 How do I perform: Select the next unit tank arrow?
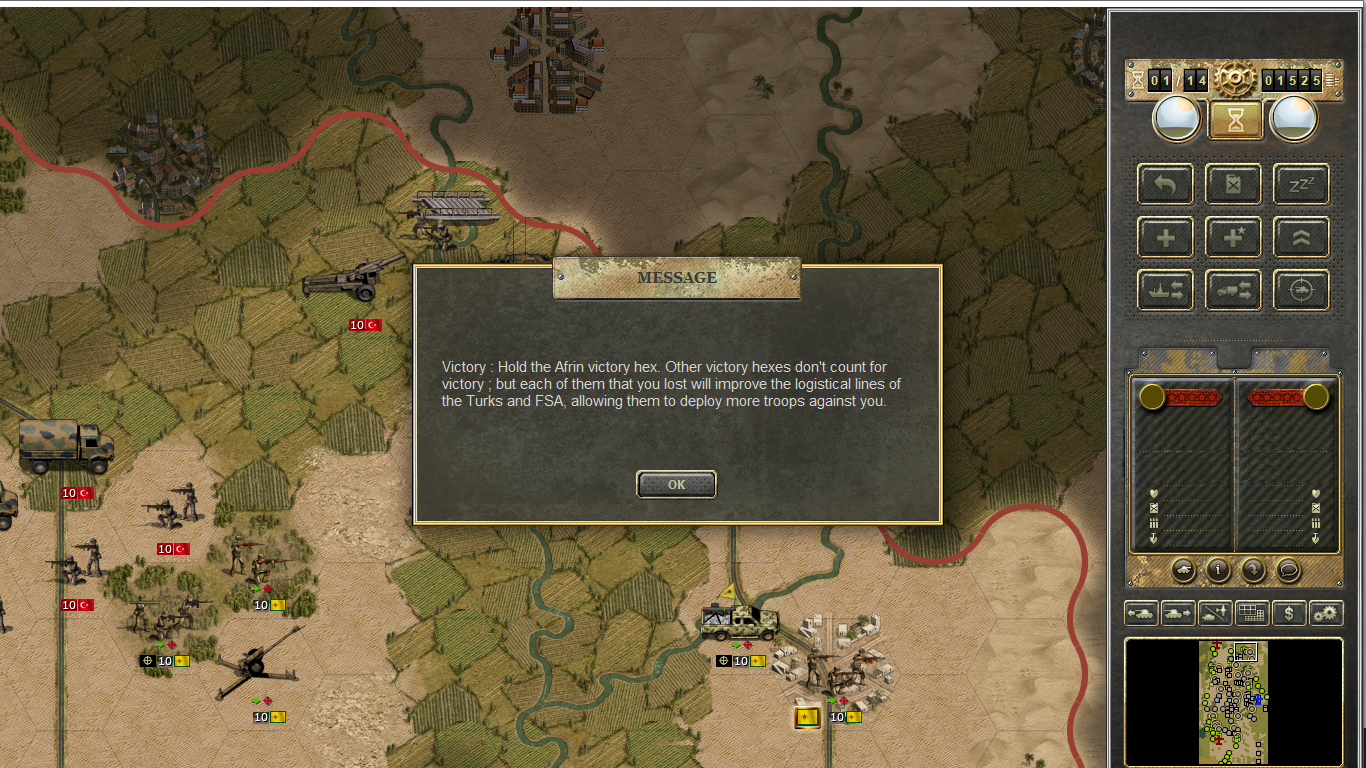pyautogui.click(x=1178, y=613)
